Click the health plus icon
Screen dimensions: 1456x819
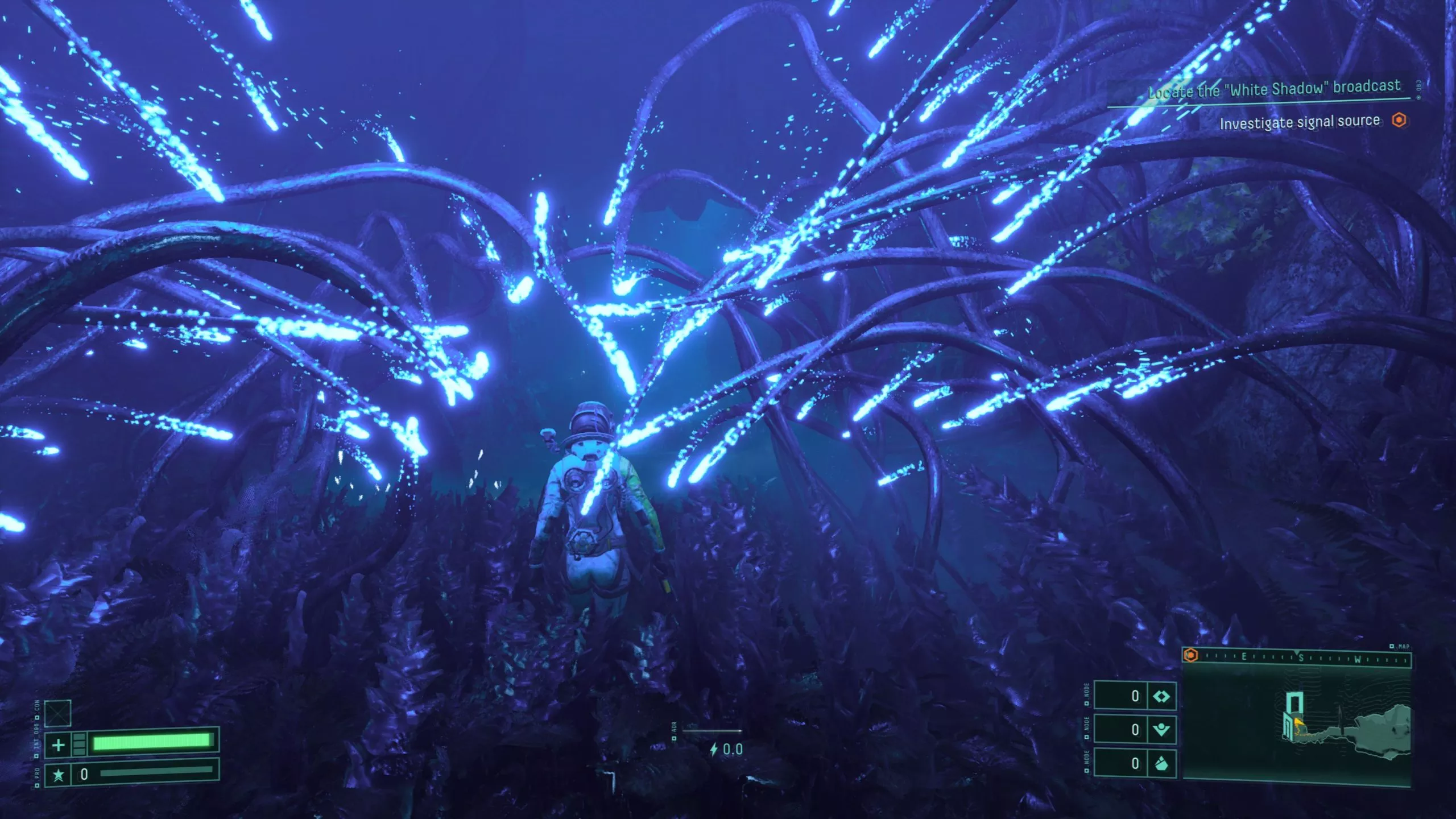[x=58, y=745]
